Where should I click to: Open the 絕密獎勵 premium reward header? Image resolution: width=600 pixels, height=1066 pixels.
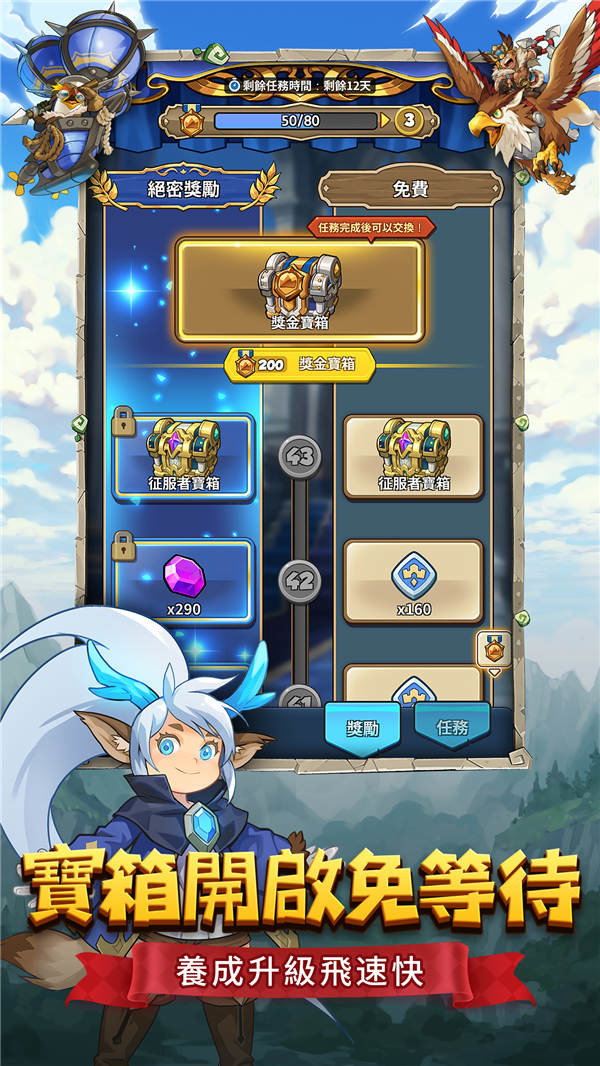(x=184, y=189)
